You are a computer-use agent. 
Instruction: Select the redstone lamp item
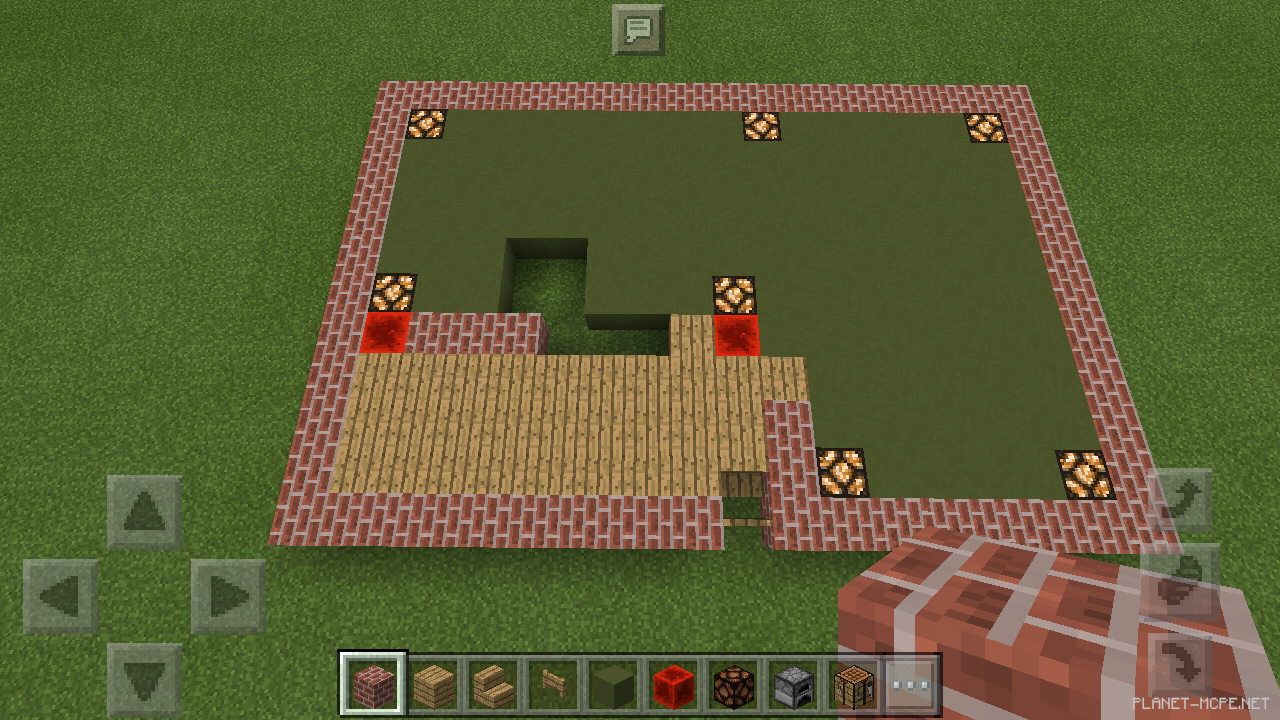[x=733, y=684]
